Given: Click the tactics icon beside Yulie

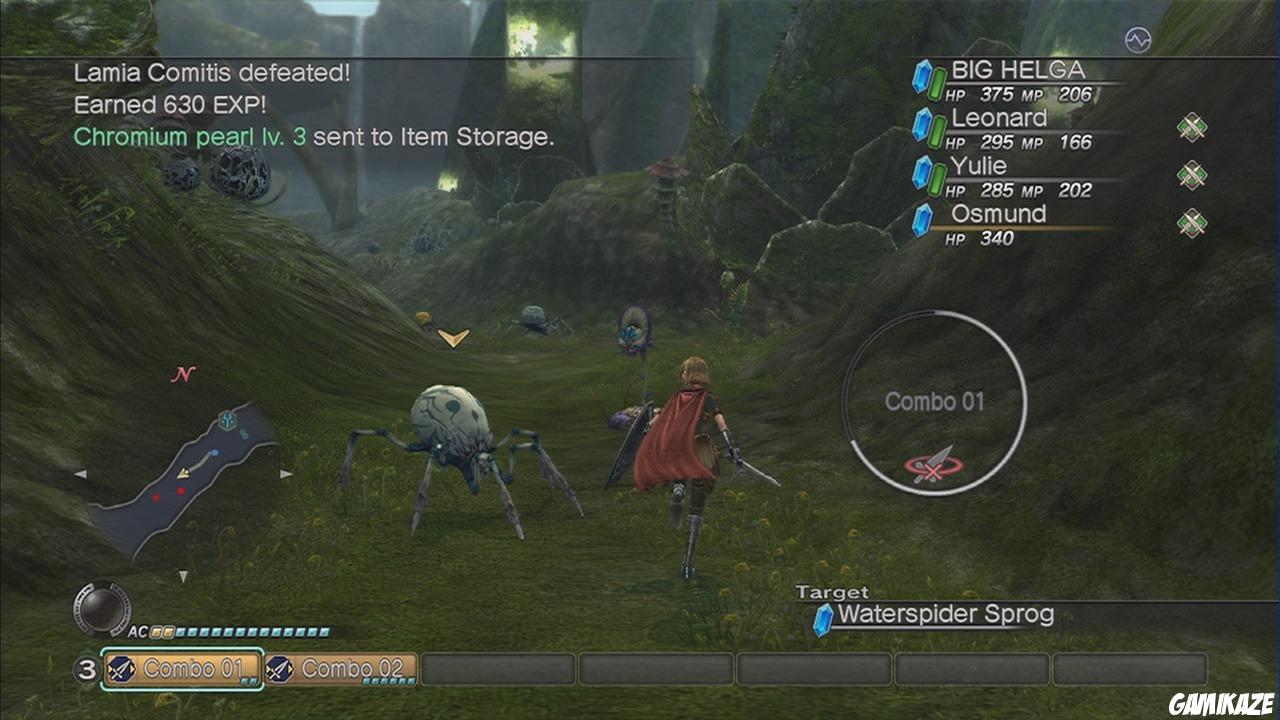Looking at the screenshot, I should pyautogui.click(x=1191, y=175).
